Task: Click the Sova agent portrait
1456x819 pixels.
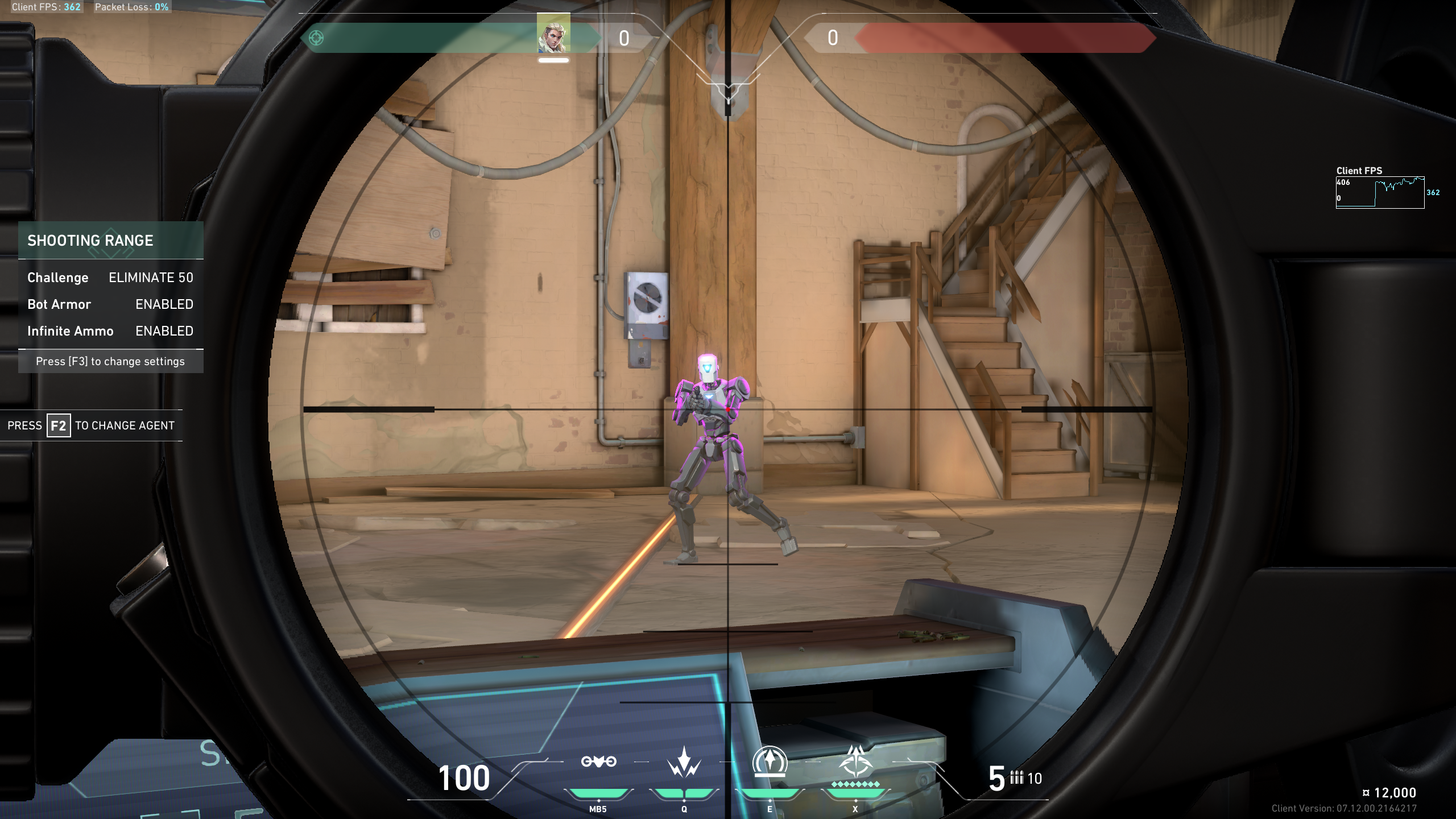Action: 553,34
